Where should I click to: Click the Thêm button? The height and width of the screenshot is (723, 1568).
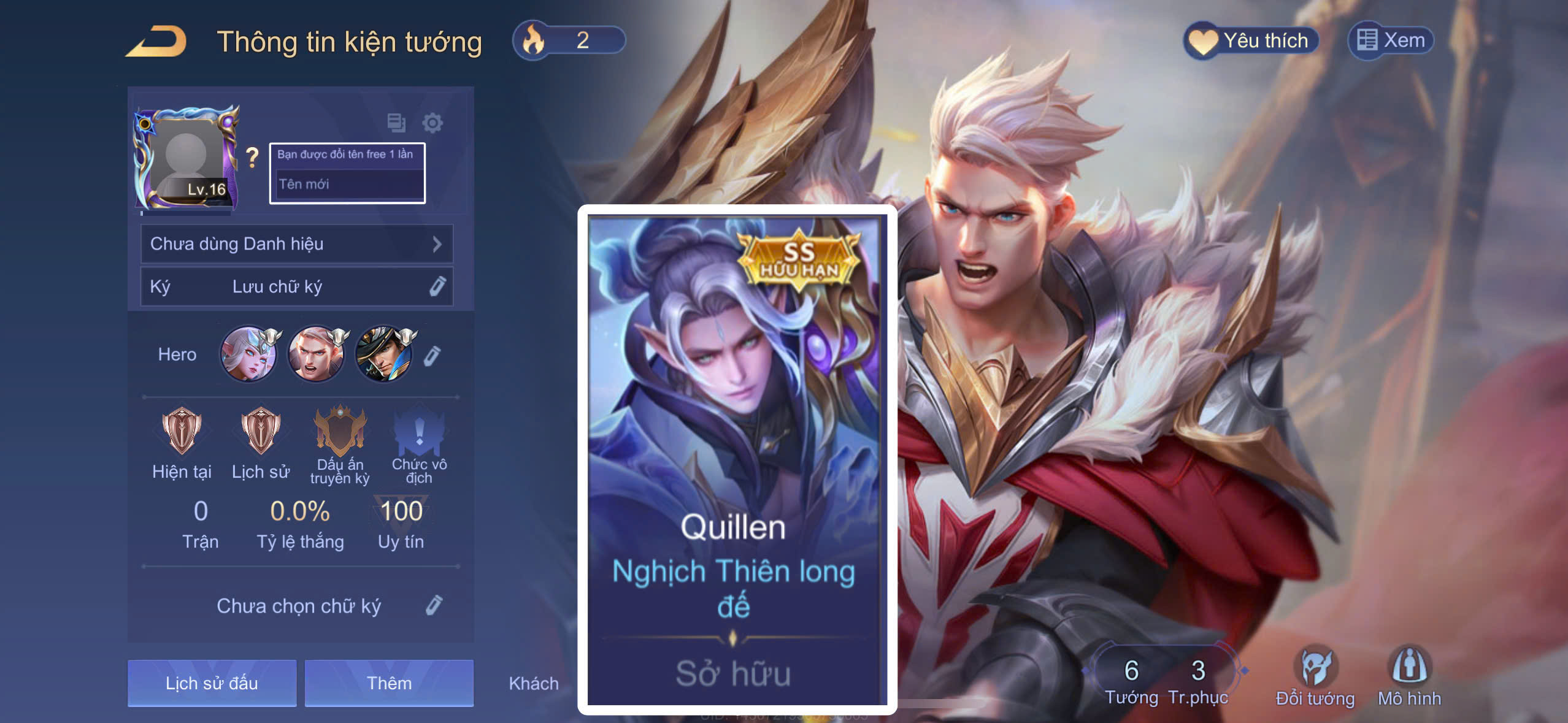(390, 683)
